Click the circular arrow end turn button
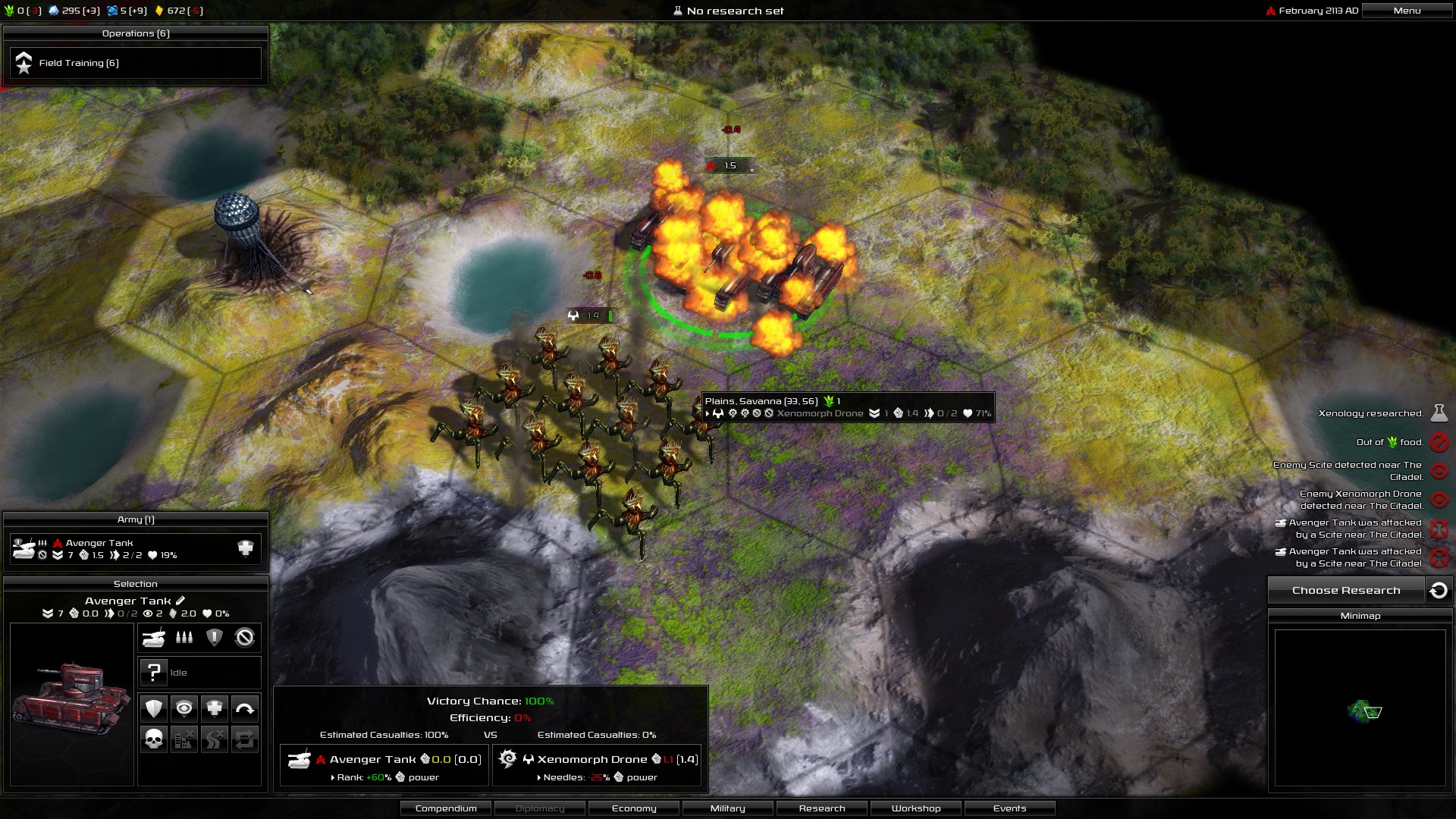Screen dimensions: 1456x819 tap(1439, 591)
